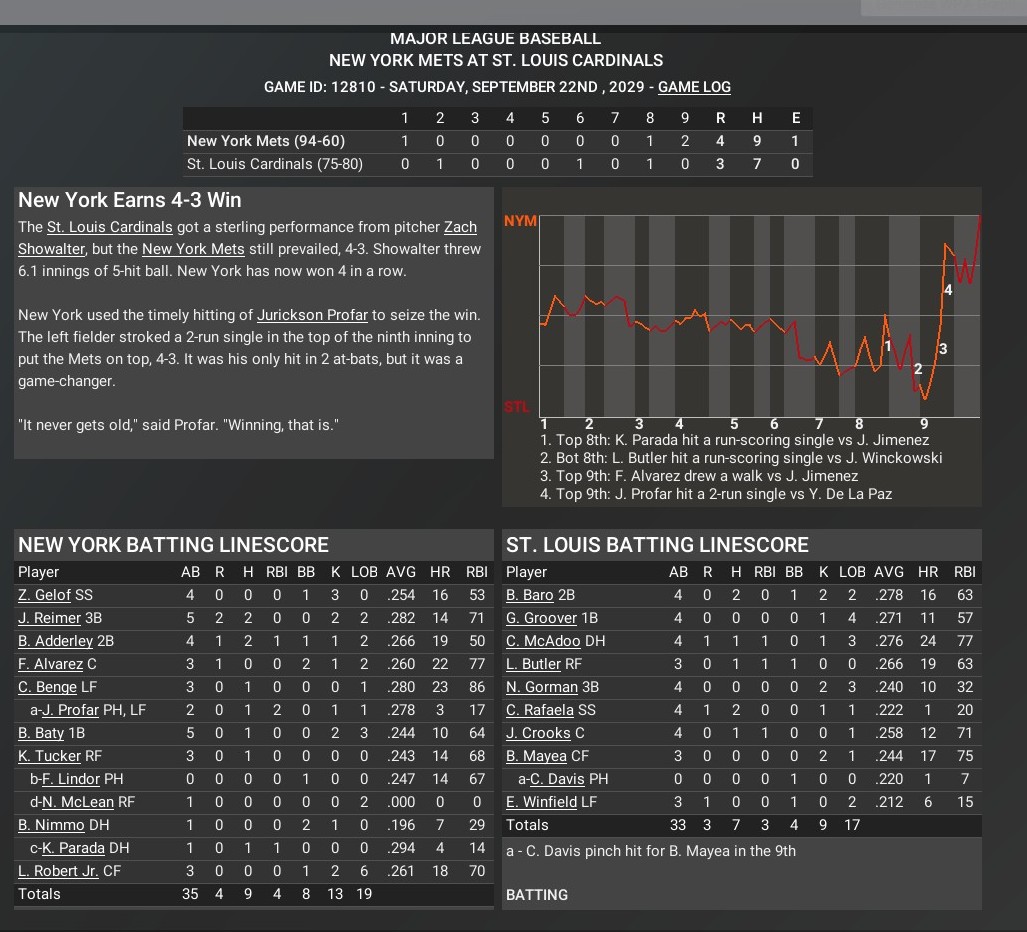Open B. Baro's player page

(x=530, y=595)
